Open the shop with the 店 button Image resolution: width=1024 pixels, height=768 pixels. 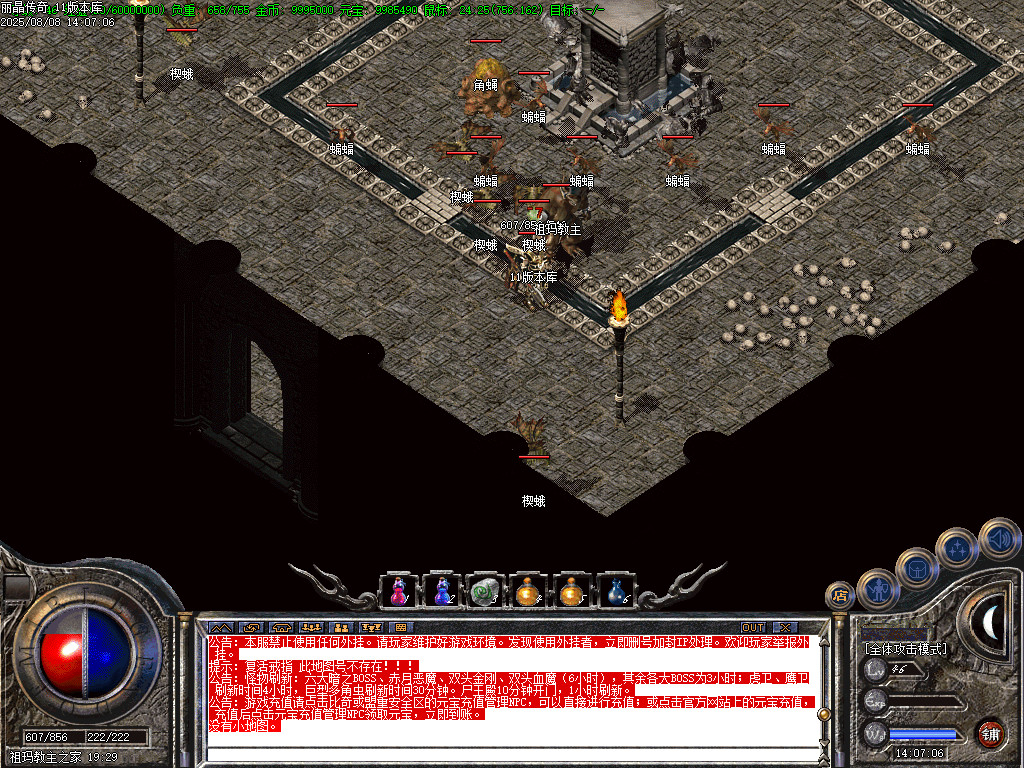(840, 596)
